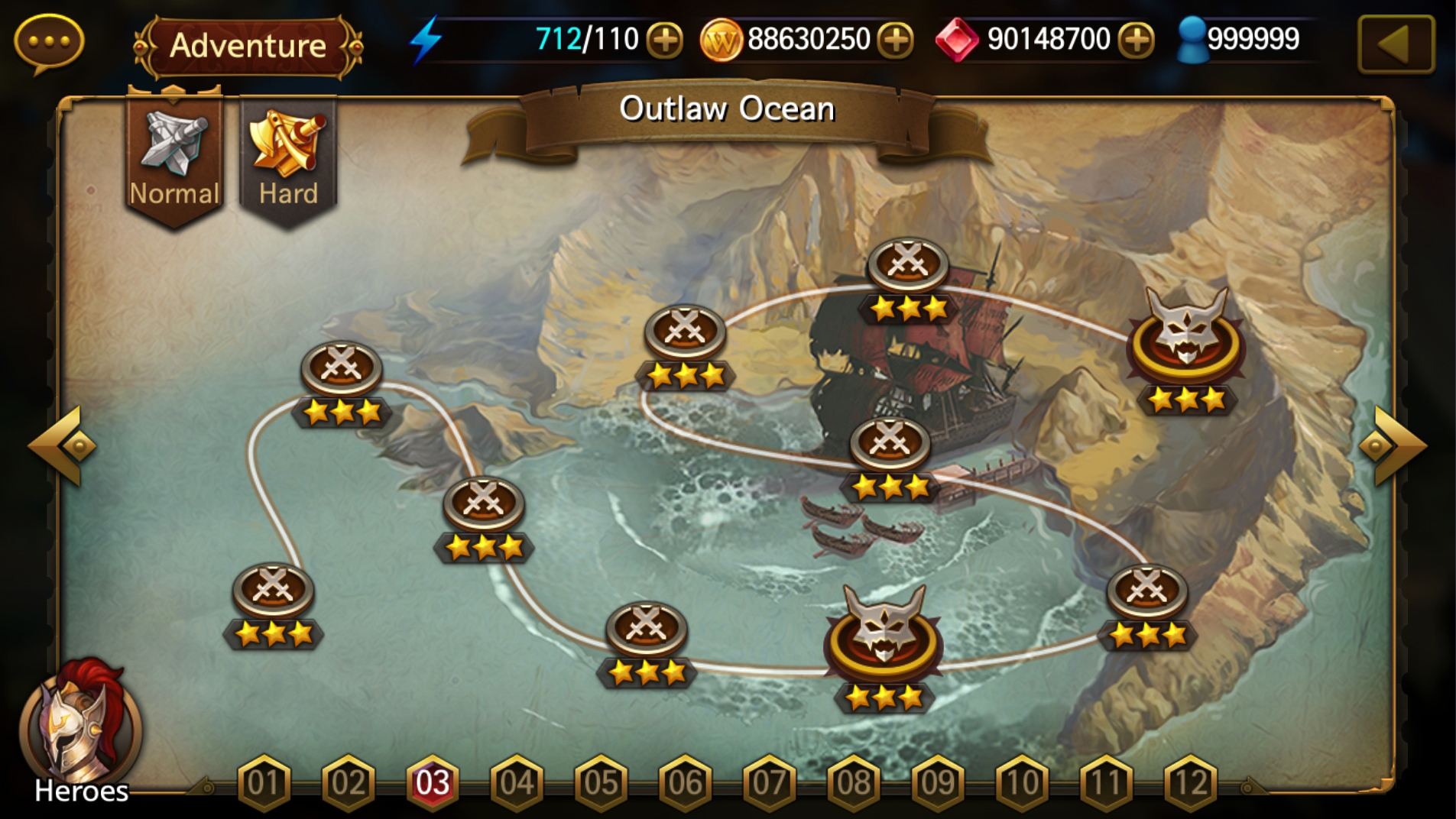Select chapter 02

[x=348, y=782]
